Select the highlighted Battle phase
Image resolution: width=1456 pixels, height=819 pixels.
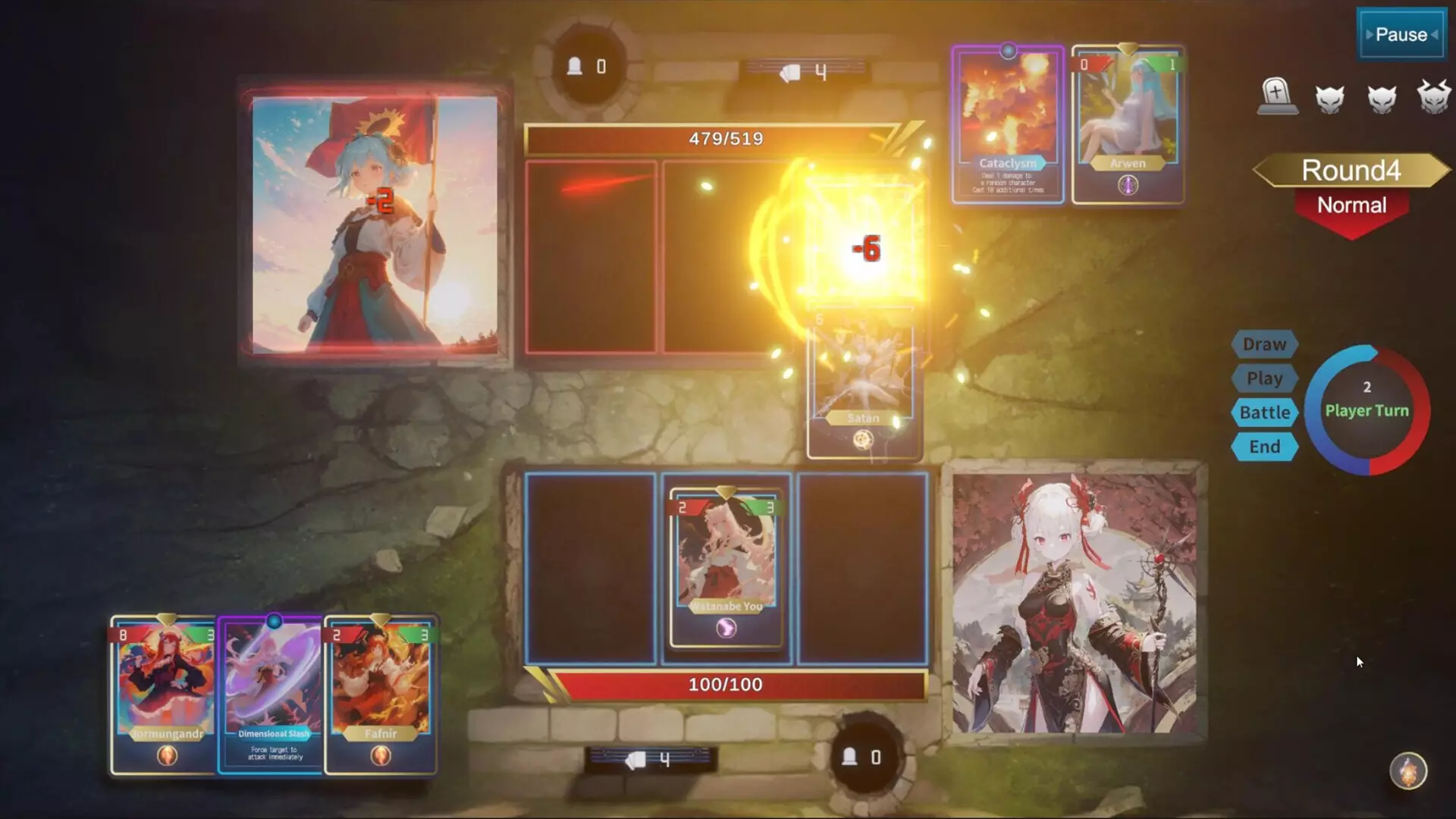(1263, 413)
